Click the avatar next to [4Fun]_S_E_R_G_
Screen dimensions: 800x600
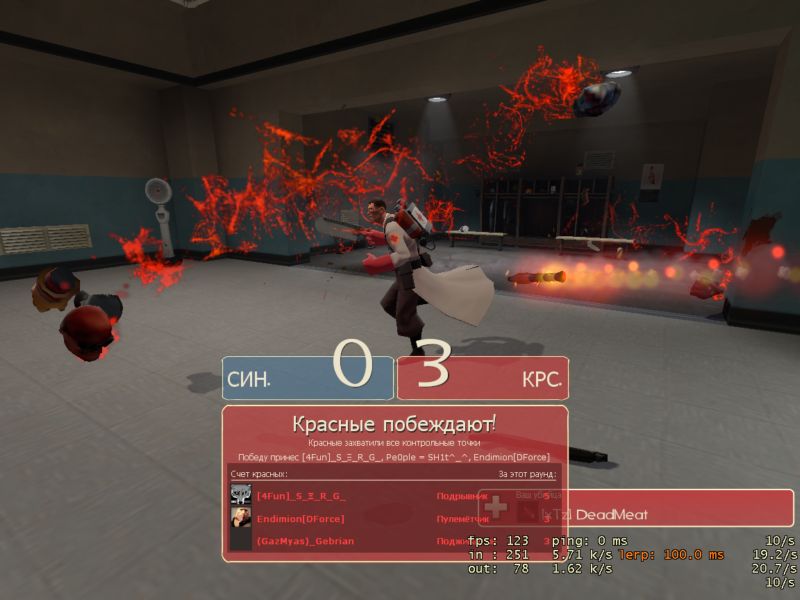(x=241, y=494)
